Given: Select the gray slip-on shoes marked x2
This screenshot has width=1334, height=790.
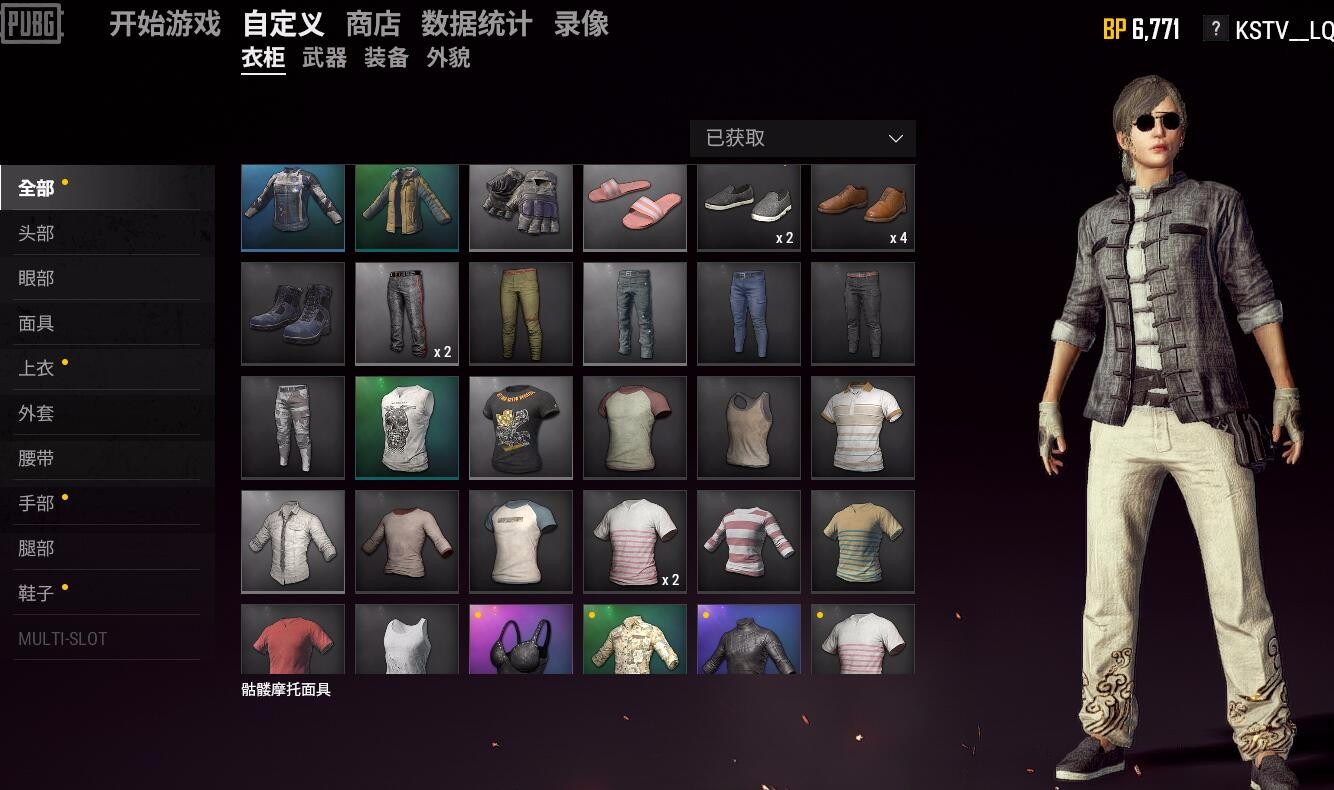Looking at the screenshot, I should click(749, 207).
